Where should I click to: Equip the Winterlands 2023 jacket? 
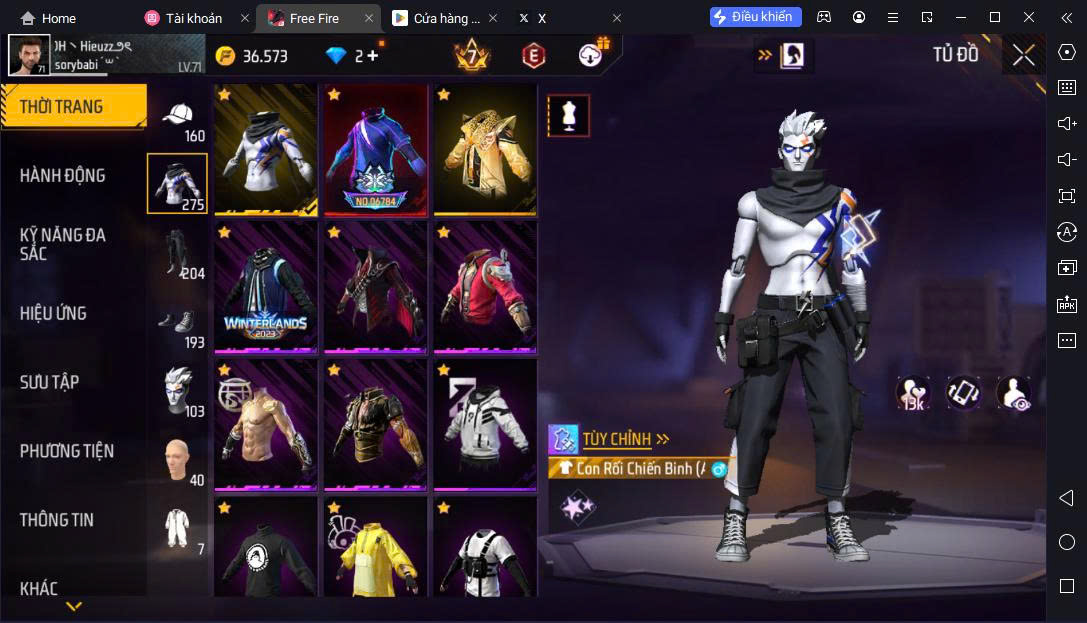266,287
